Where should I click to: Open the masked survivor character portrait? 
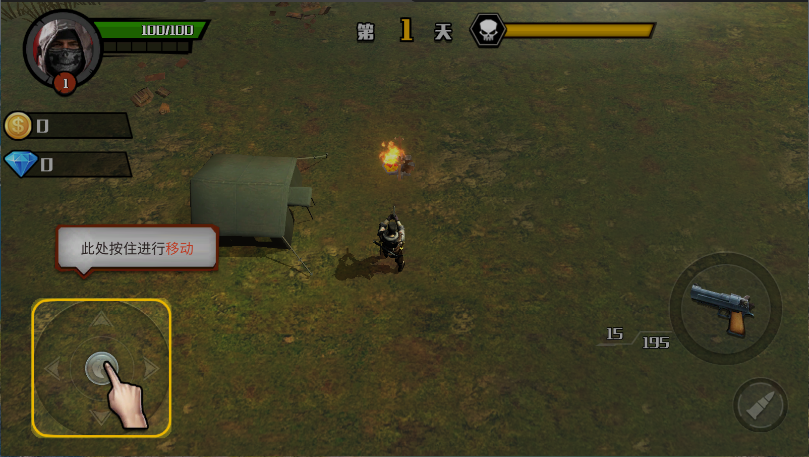62,48
